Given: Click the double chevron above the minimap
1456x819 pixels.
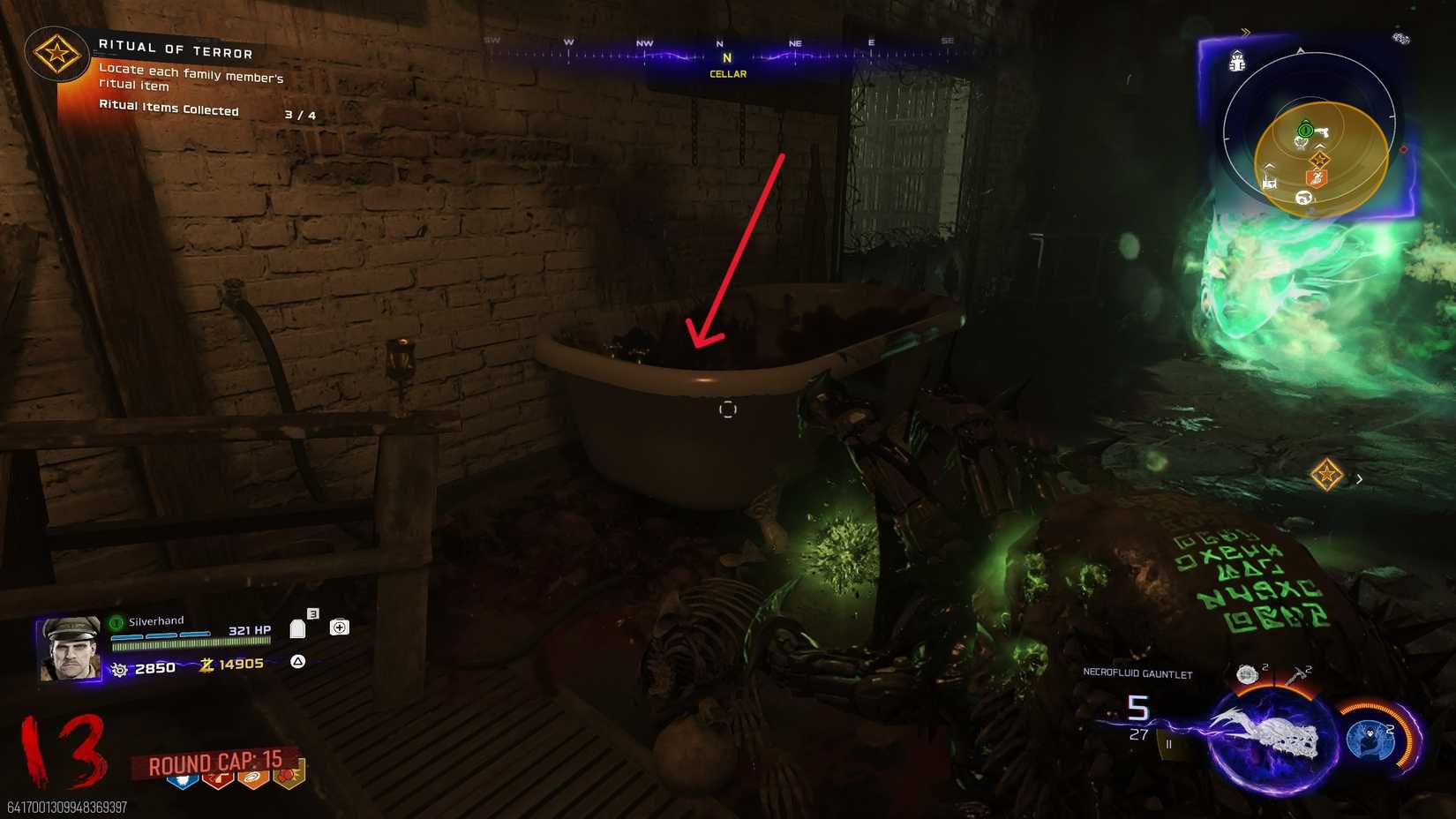Looking at the screenshot, I should 1245,30.
